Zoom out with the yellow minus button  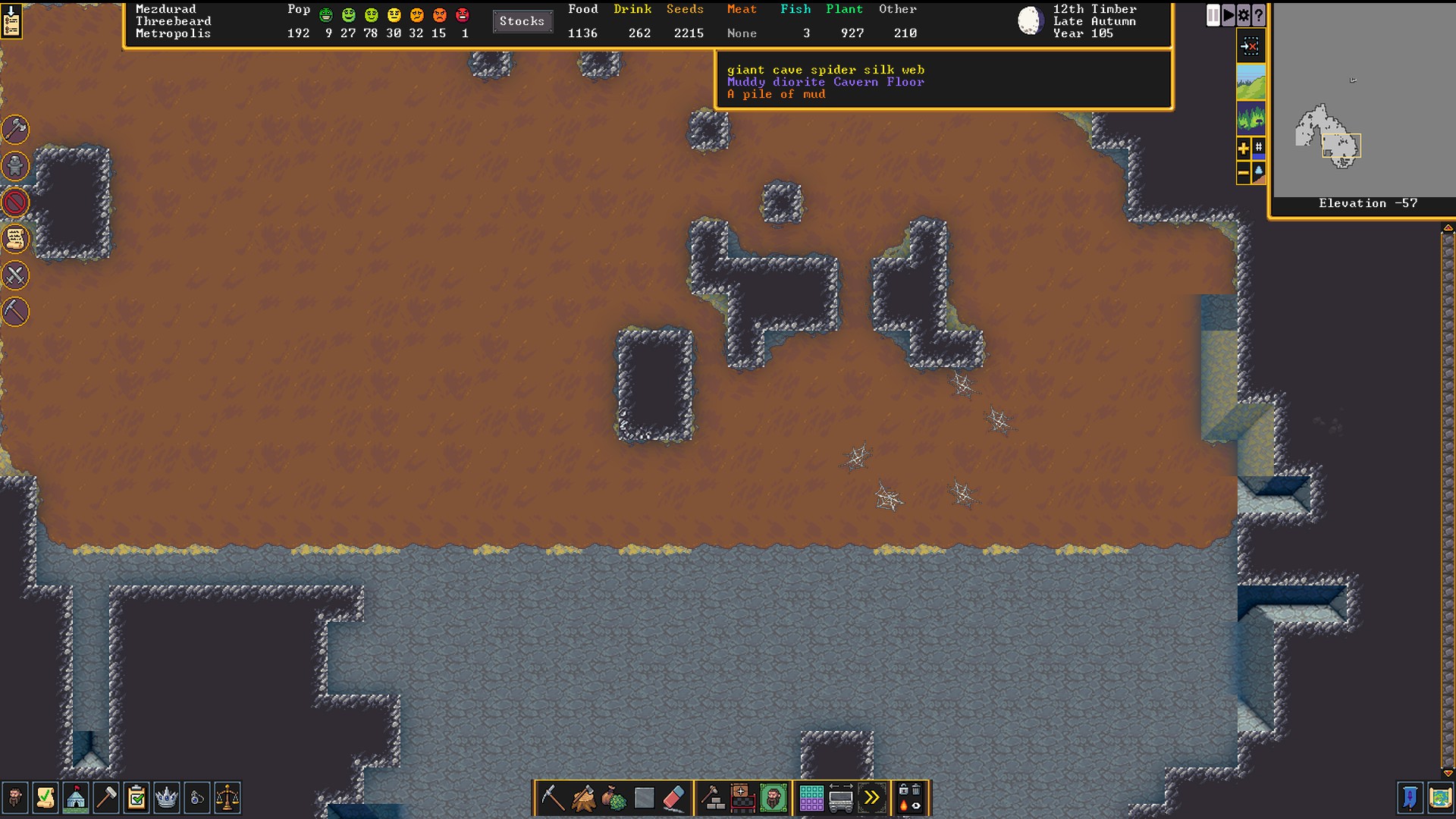click(x=1244, y=174)
